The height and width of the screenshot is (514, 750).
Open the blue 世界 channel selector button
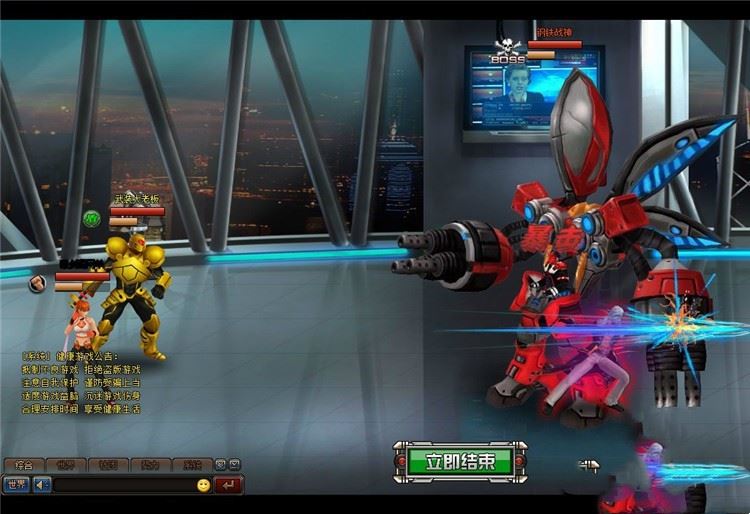16,485
